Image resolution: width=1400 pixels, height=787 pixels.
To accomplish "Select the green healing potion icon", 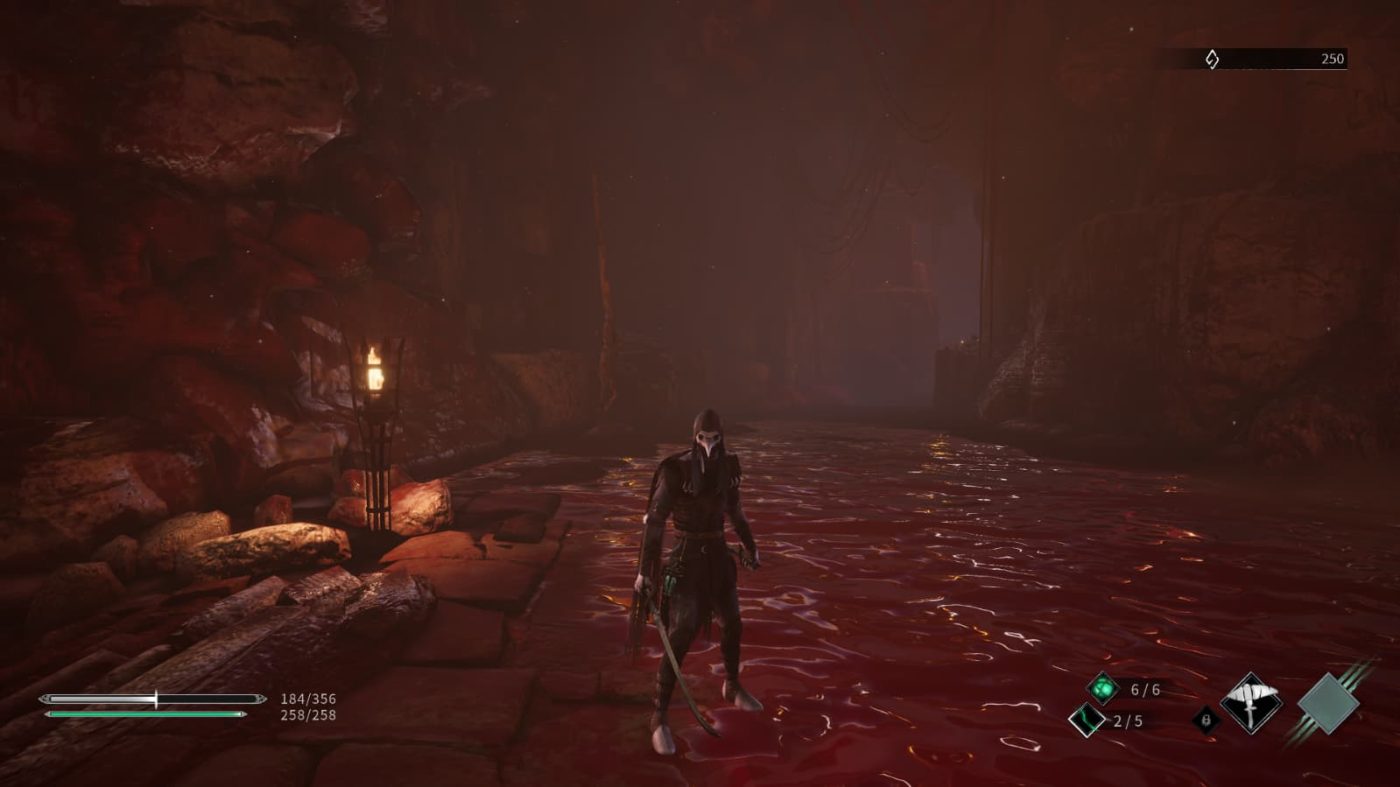I will 1102,688.
